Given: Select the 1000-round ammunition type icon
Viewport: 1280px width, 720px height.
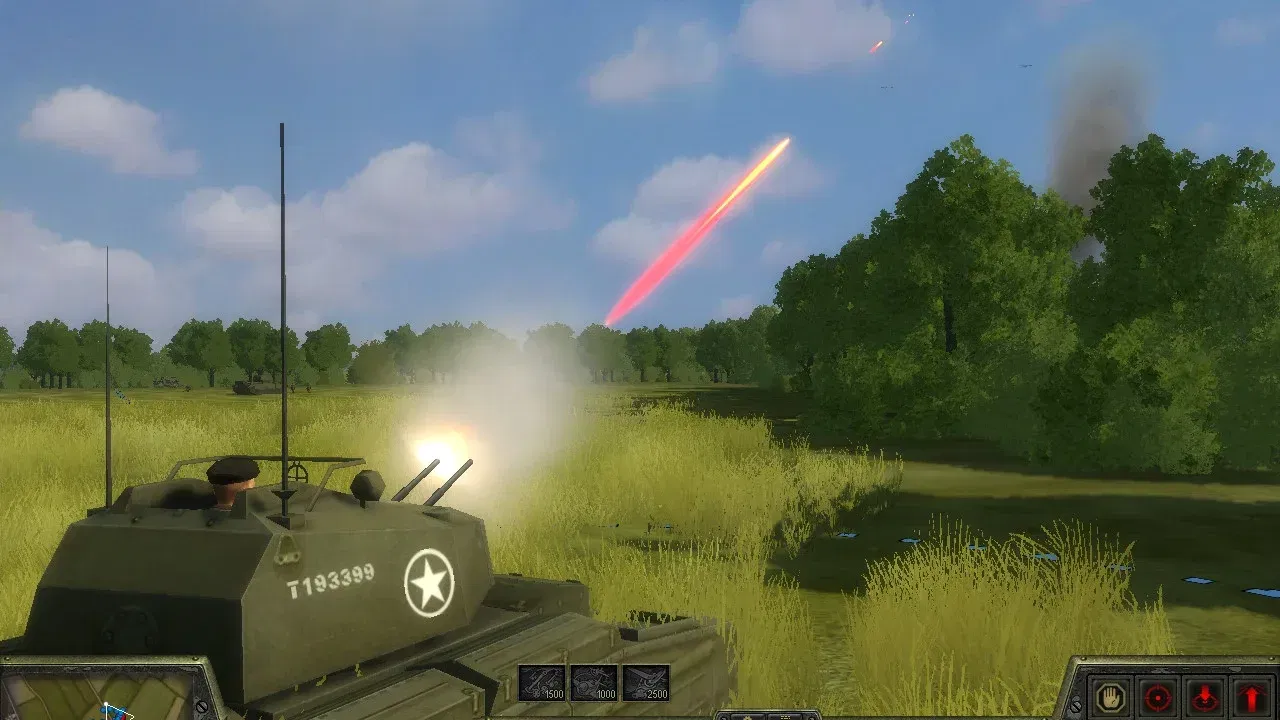Looking at the screenshot, I should (594, 683).
